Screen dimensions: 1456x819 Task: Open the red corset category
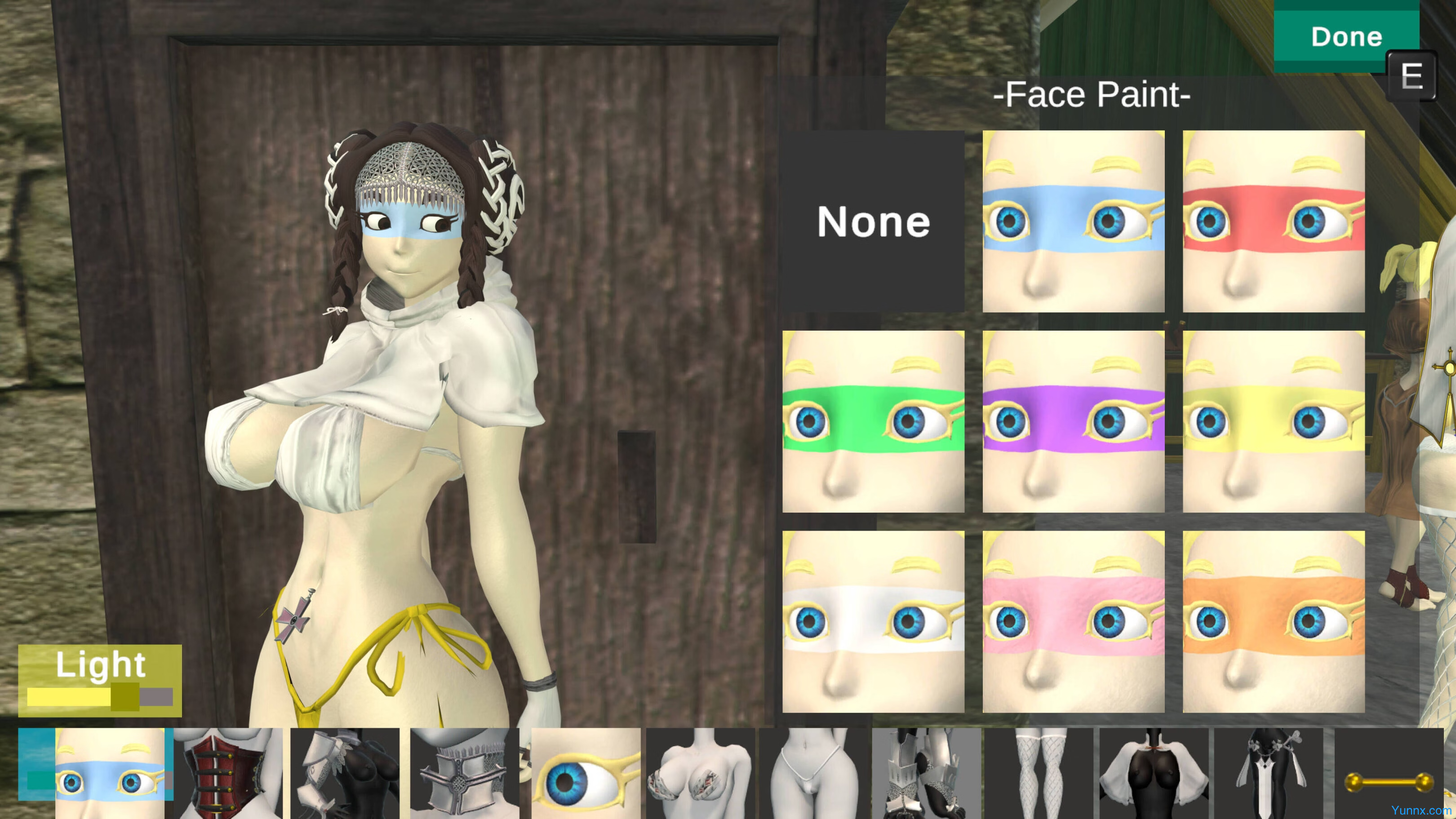[228, 772]
